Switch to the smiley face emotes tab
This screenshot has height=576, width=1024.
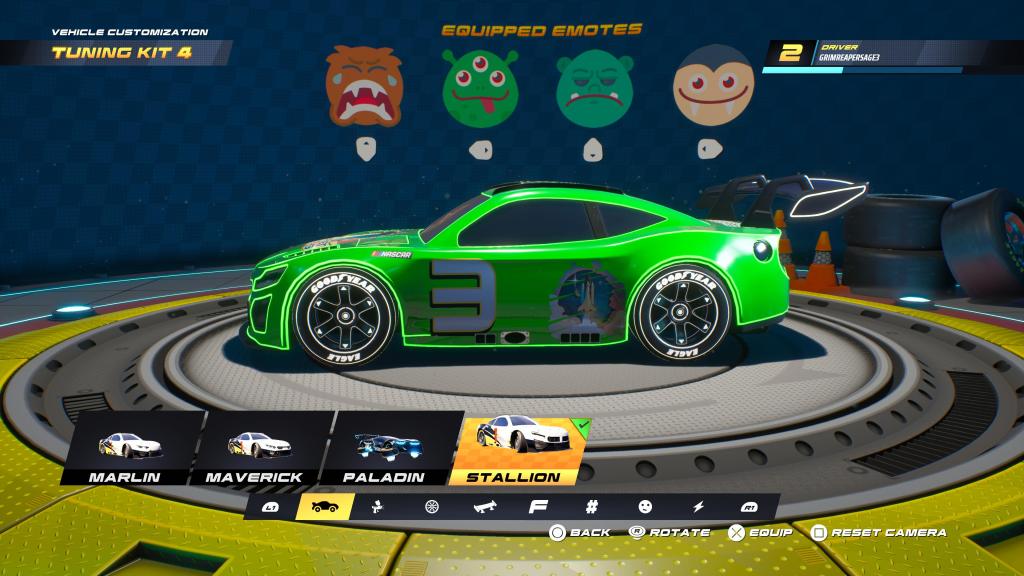coord(645,507)
